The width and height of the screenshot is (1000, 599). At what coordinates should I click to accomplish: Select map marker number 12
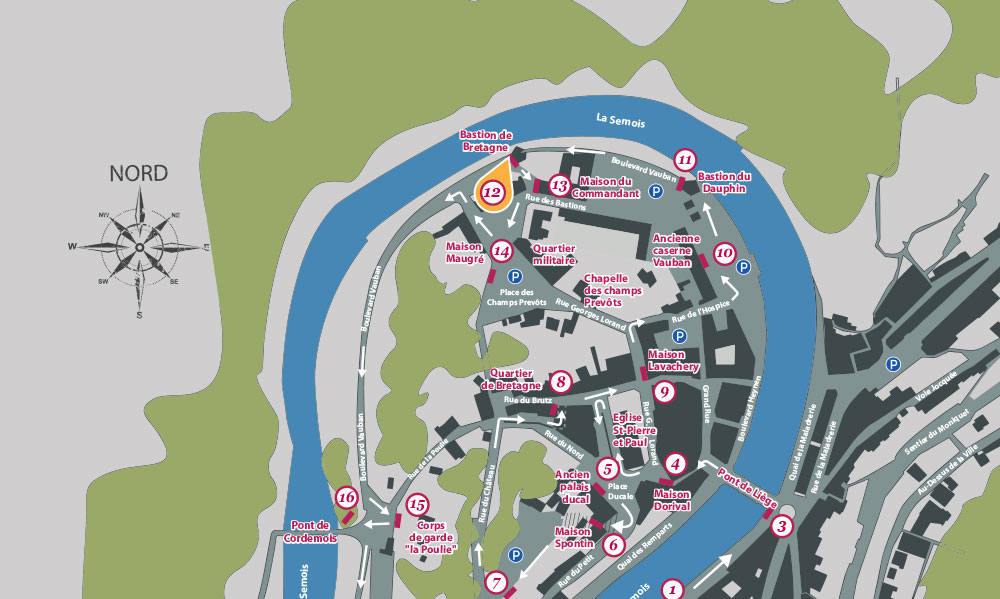click(x=492, y=191)
